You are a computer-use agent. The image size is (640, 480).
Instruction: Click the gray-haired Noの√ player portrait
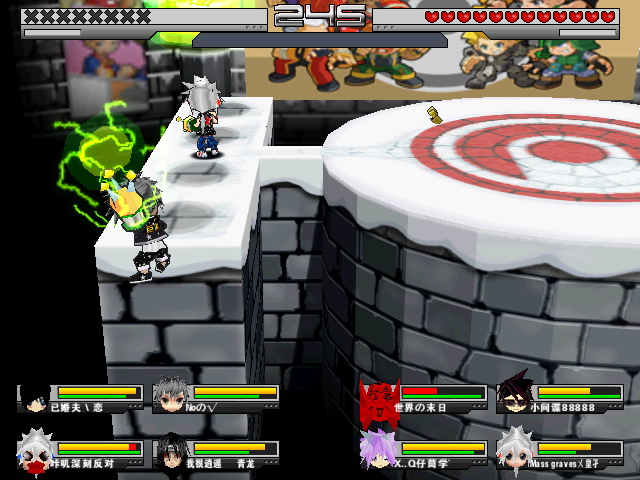click(x=171, y=397)
